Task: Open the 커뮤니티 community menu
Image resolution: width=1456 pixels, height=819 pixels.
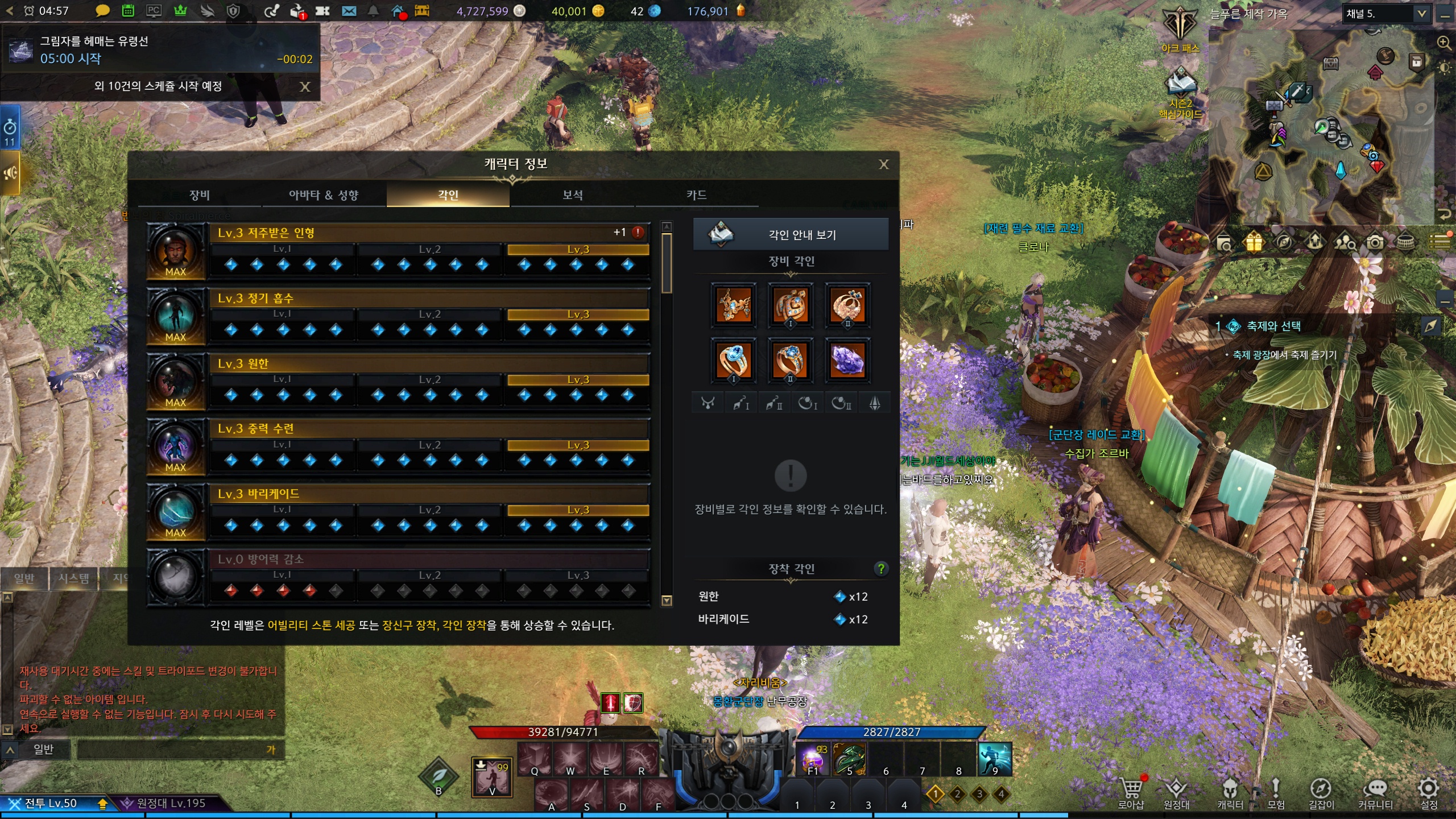Action: 1375,792
